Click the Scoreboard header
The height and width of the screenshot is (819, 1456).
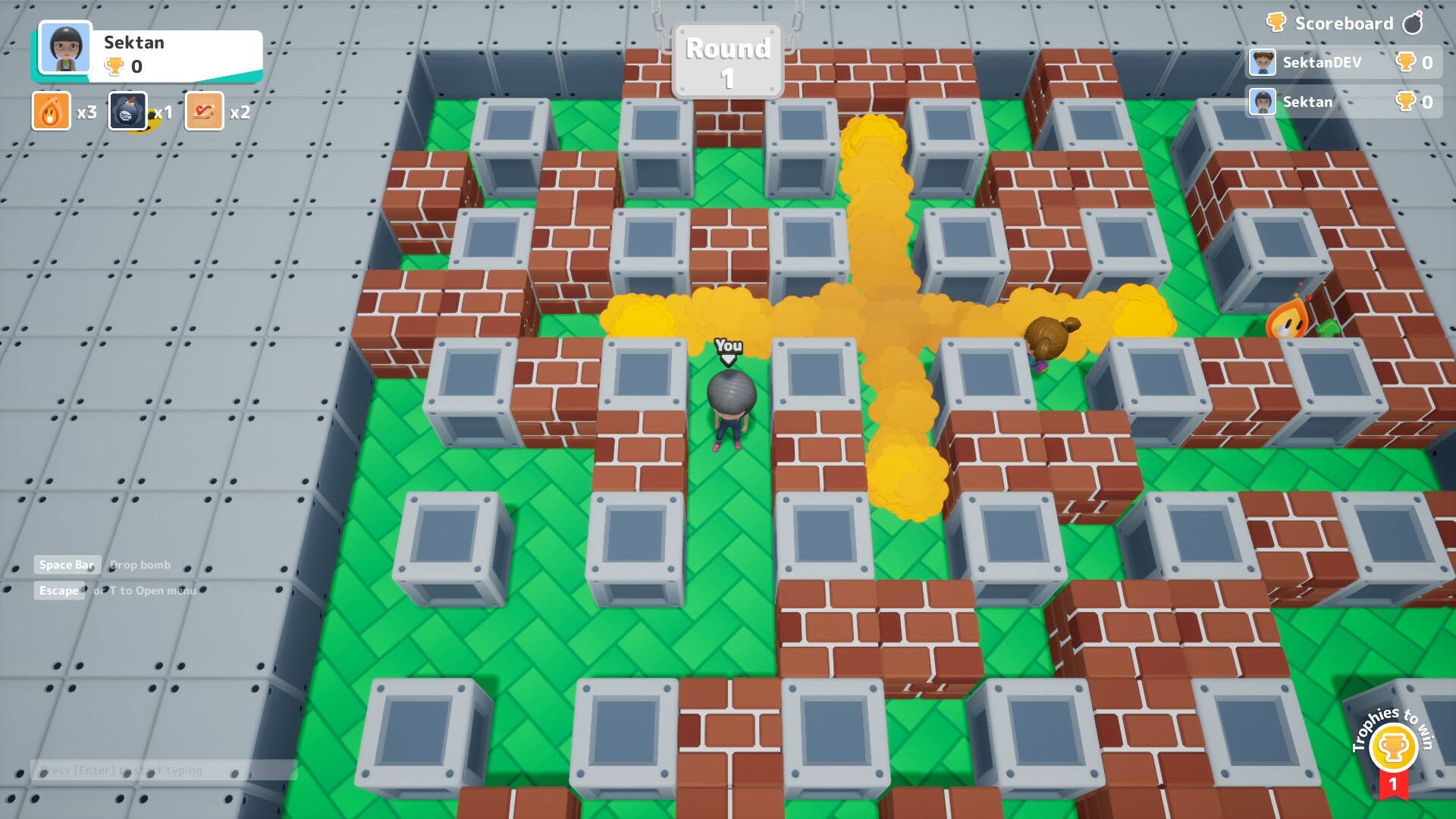point(1346,23)
